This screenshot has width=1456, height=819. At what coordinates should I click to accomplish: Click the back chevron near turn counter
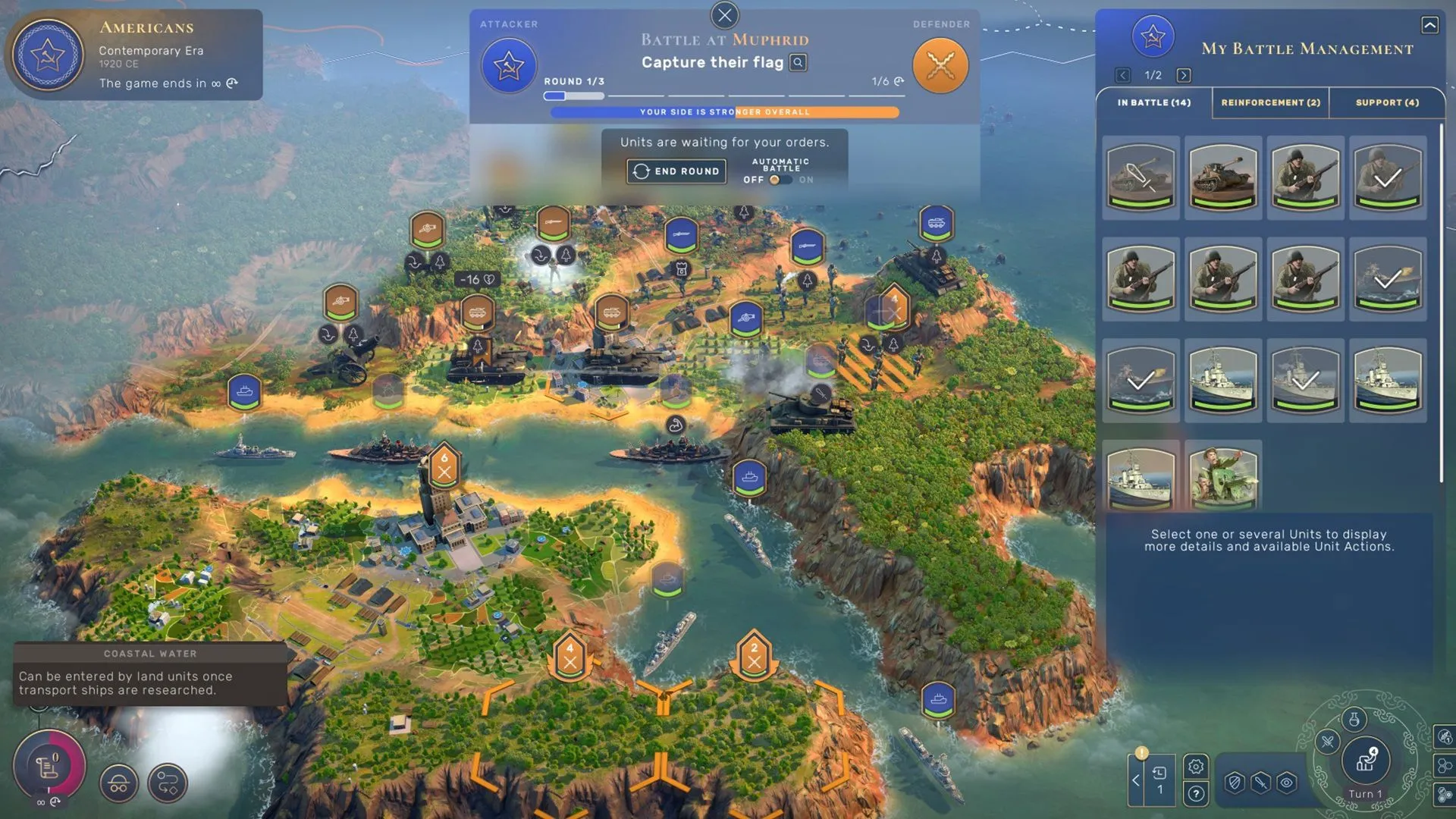[1135, 780]
